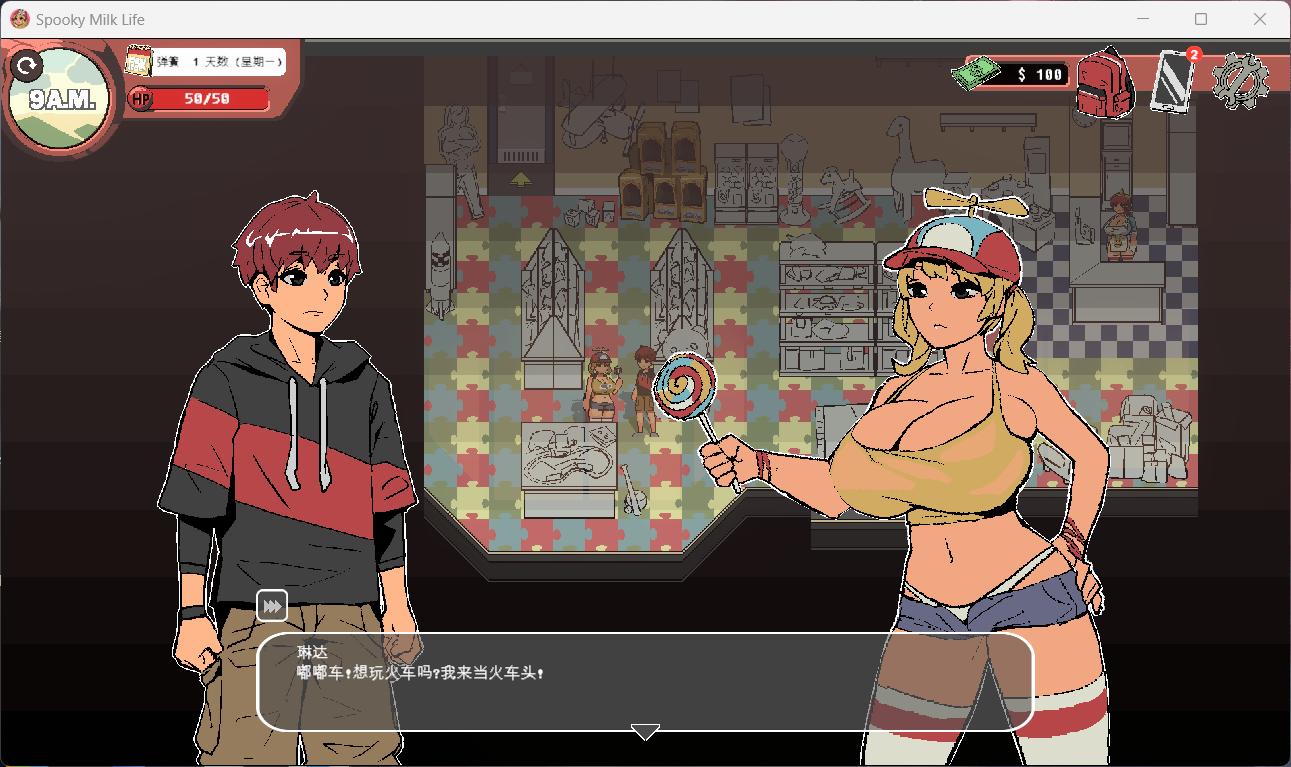Toggle fast-forward with the double arrow button
The image size is (1291, 767).
click(270, 604)
